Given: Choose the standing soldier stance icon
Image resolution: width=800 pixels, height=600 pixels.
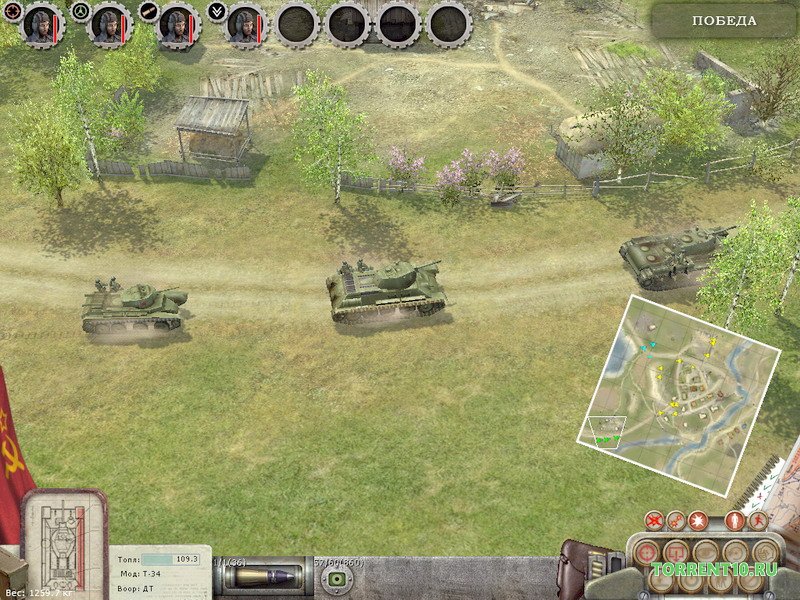Looking at the screenshot, I should tap(737, 520).
